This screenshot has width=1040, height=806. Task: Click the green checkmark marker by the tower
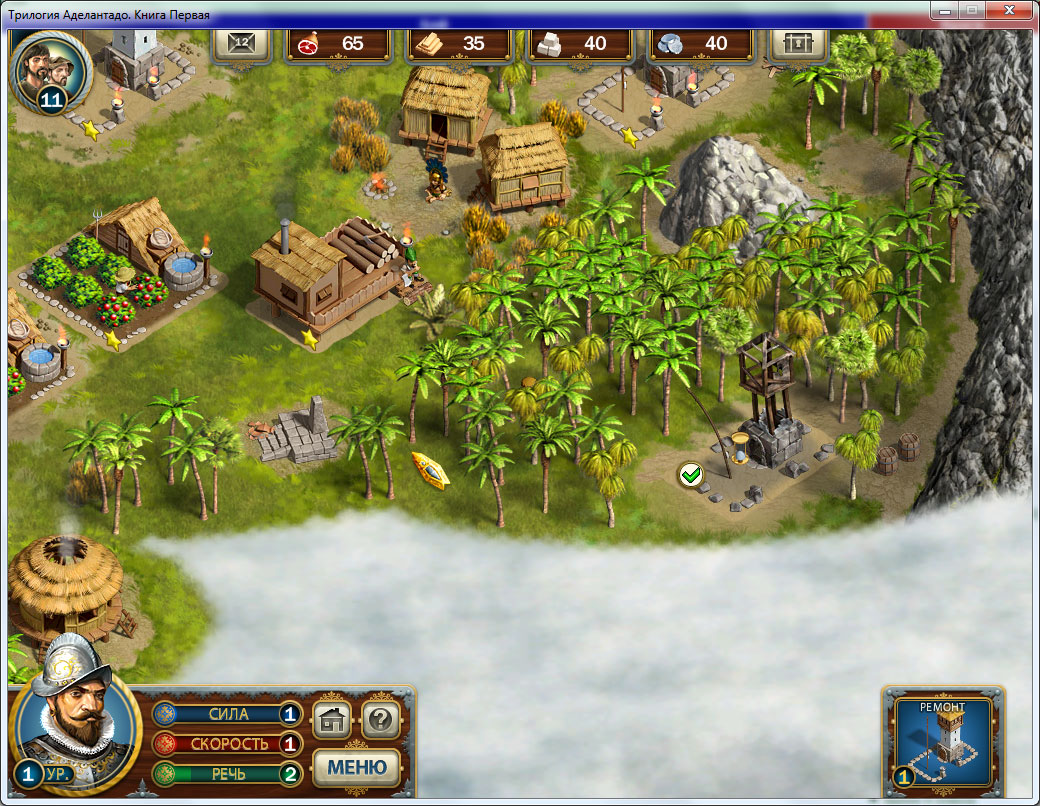(689, 474)
